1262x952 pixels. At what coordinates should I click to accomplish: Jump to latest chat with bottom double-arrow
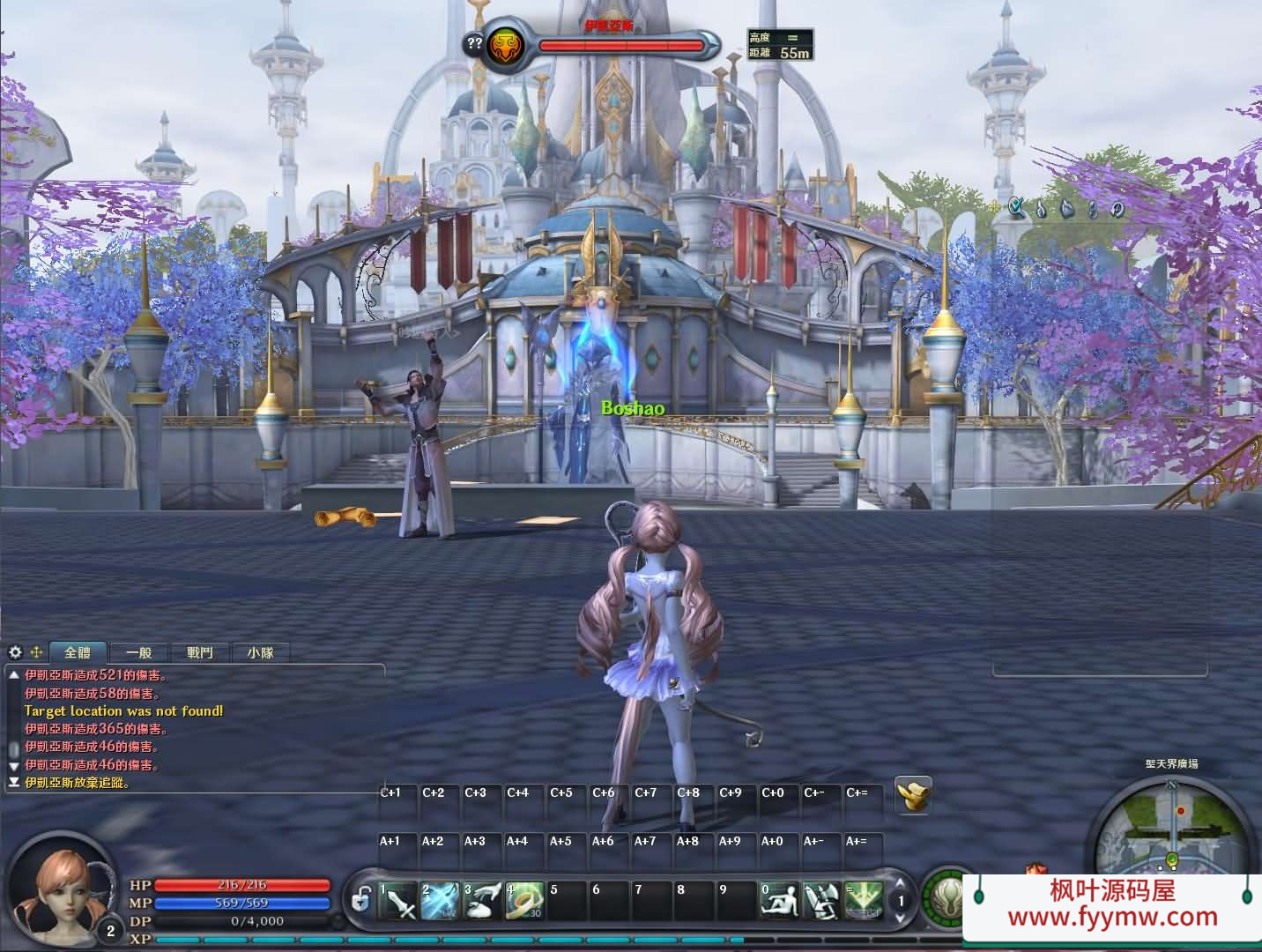pyautogui.click(x=14, y=783)
